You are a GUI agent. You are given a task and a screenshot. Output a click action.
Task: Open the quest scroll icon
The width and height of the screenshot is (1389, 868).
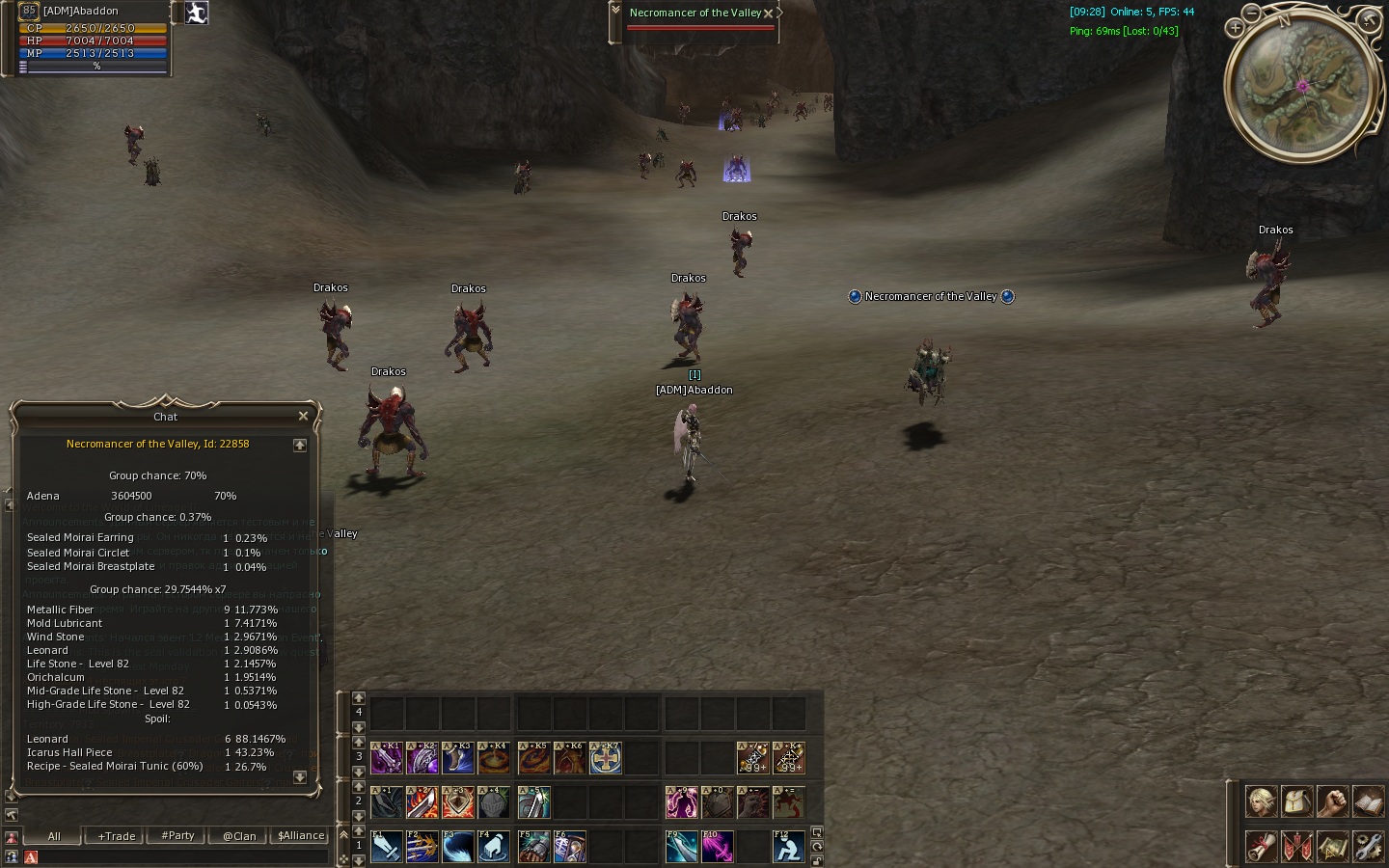[x=1261, y=846]
